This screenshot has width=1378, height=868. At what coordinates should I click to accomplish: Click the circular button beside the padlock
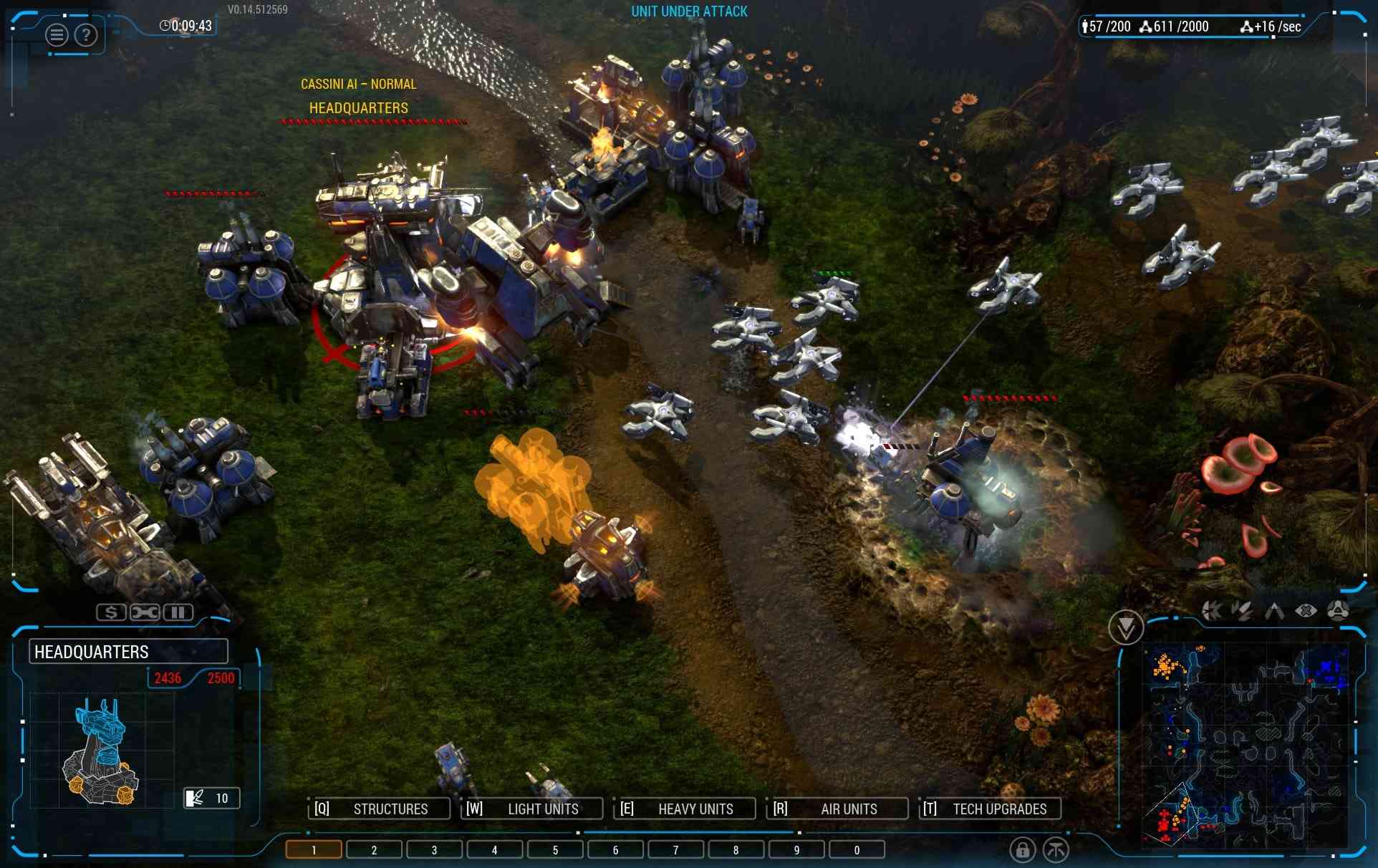pyautogui.click(x=1056, y=850)
